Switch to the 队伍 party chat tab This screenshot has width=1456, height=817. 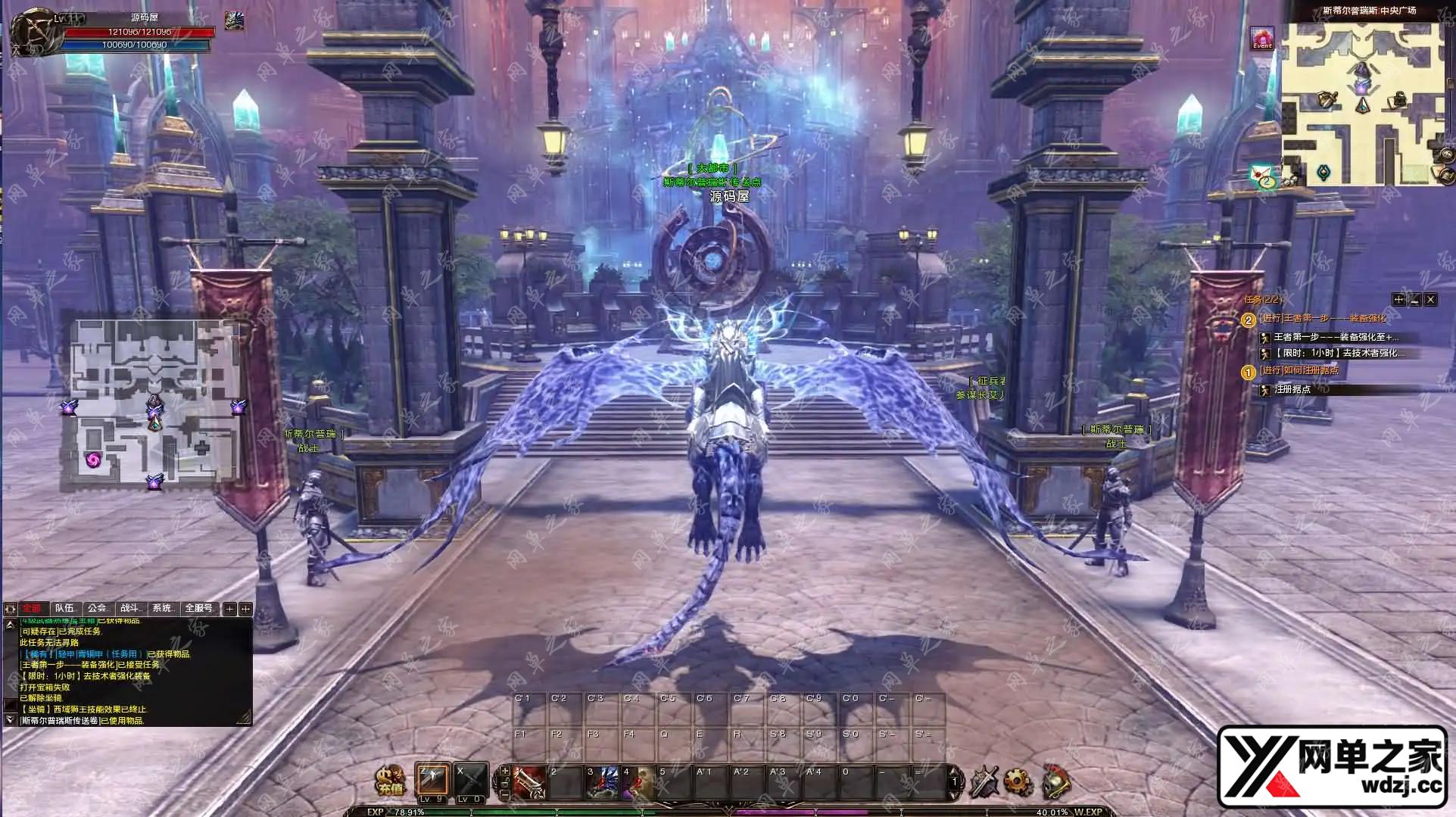[x=65, y=608]
